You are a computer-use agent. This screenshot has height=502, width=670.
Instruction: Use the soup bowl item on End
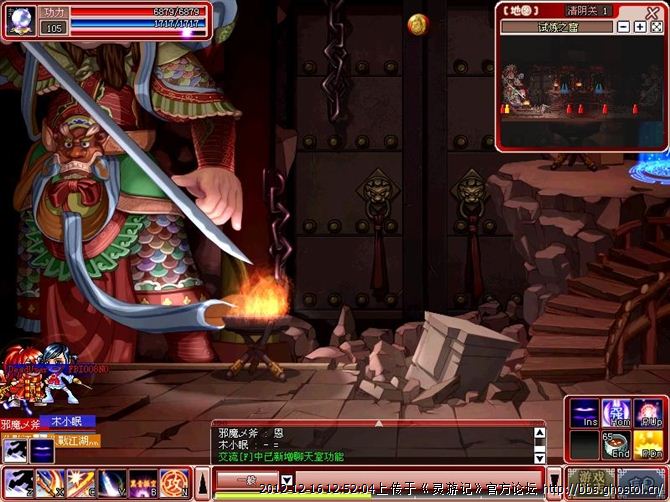coord(616,444)
